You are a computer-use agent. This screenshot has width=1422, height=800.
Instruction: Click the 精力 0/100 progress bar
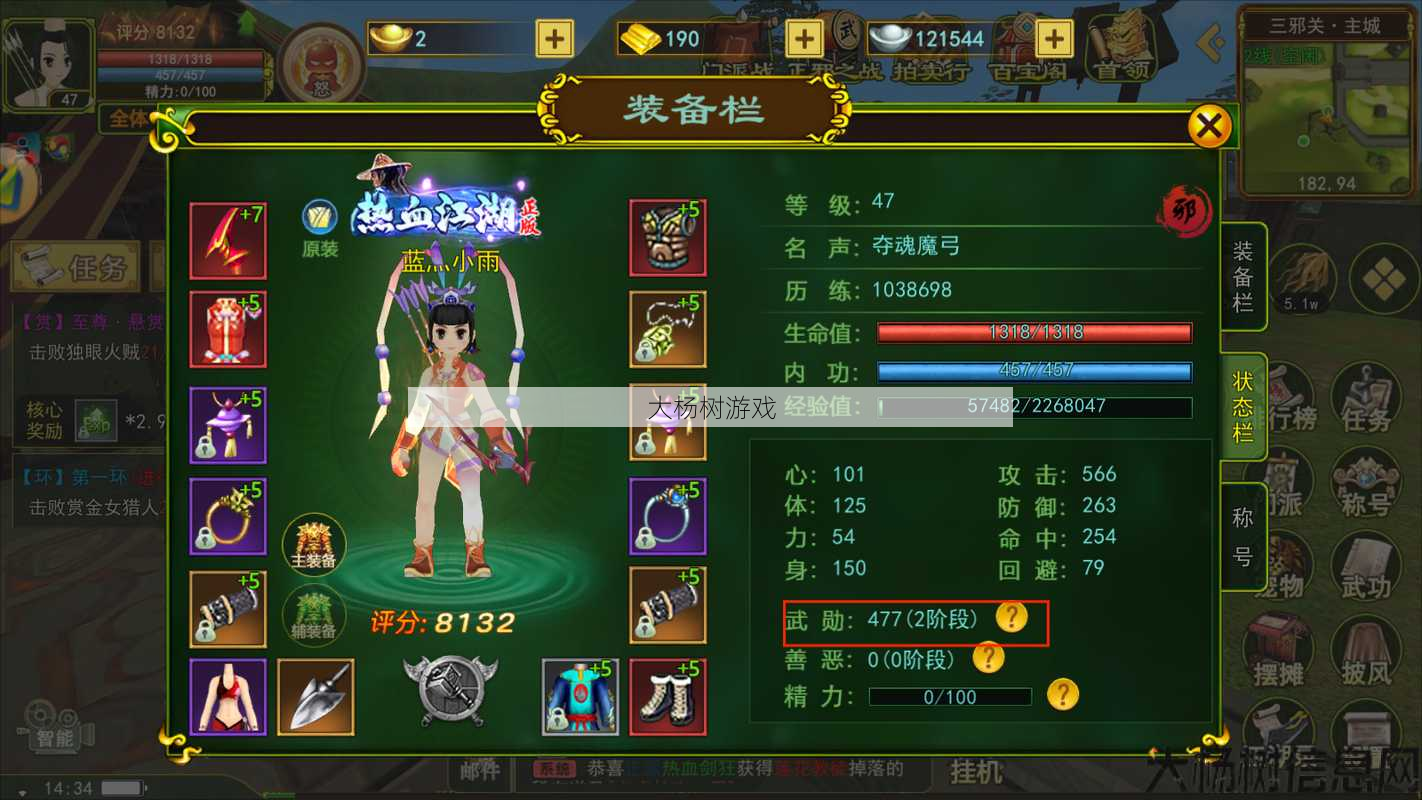[948, 697]
